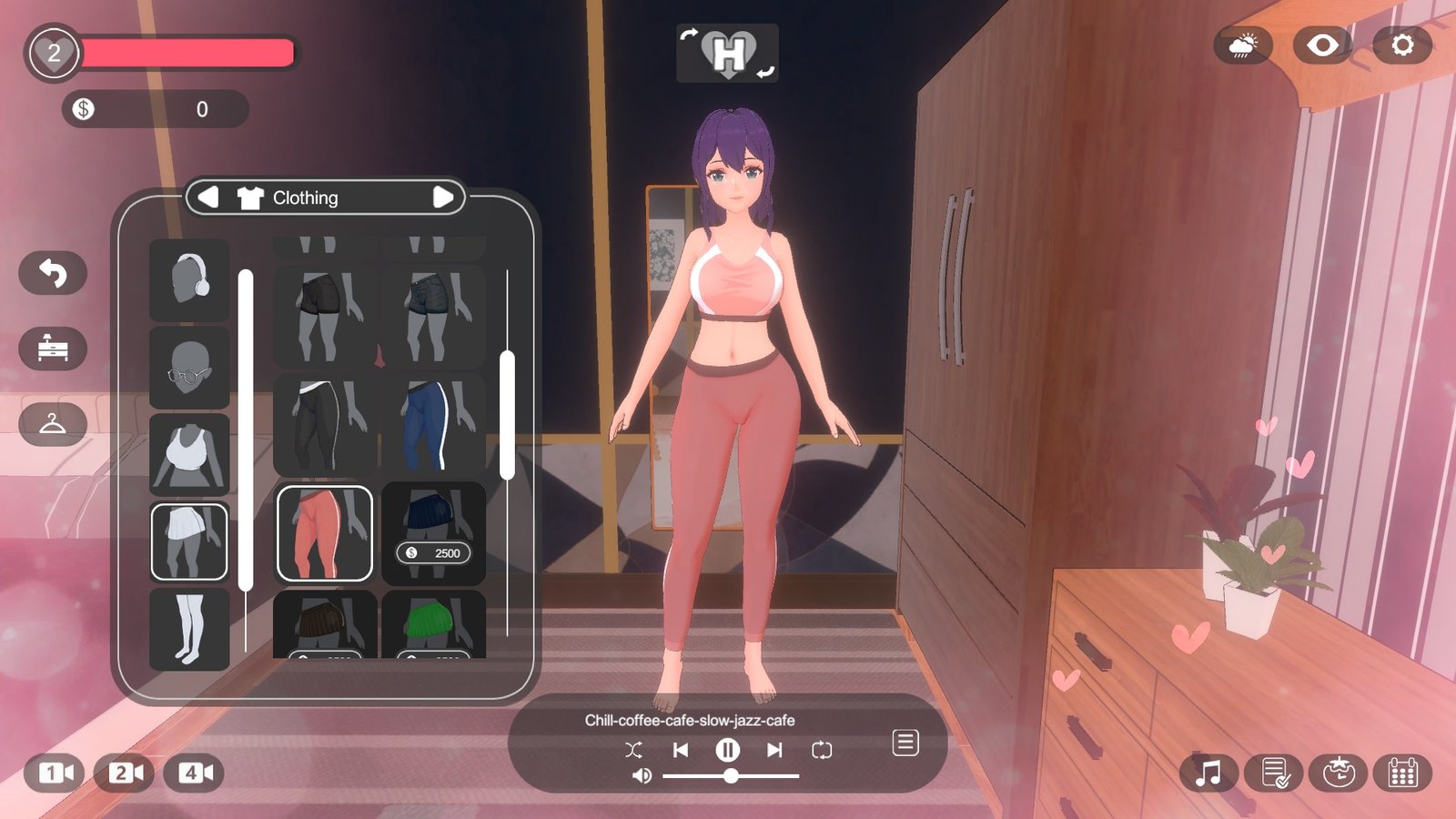This screenshot has height=819, width=1456.
Task: Open the music player panel
Action: [1207, 773]
